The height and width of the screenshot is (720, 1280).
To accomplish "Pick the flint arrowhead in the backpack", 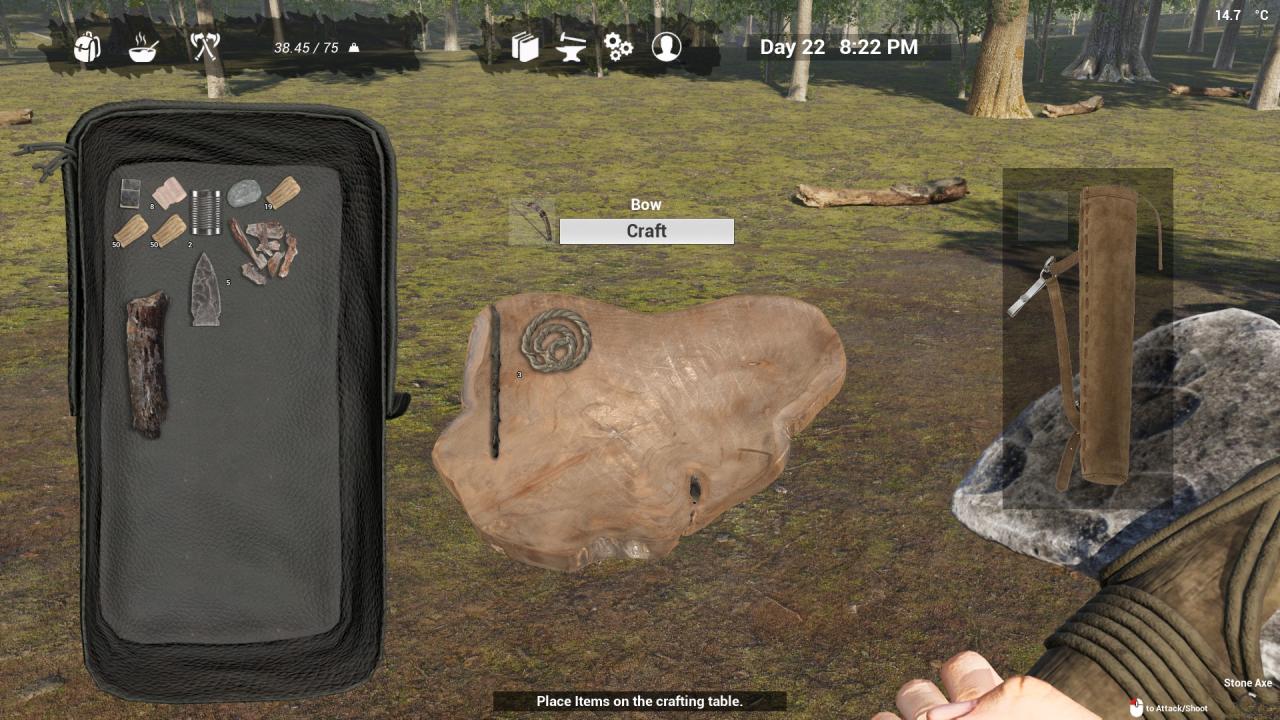I will (x=206, y=289).
